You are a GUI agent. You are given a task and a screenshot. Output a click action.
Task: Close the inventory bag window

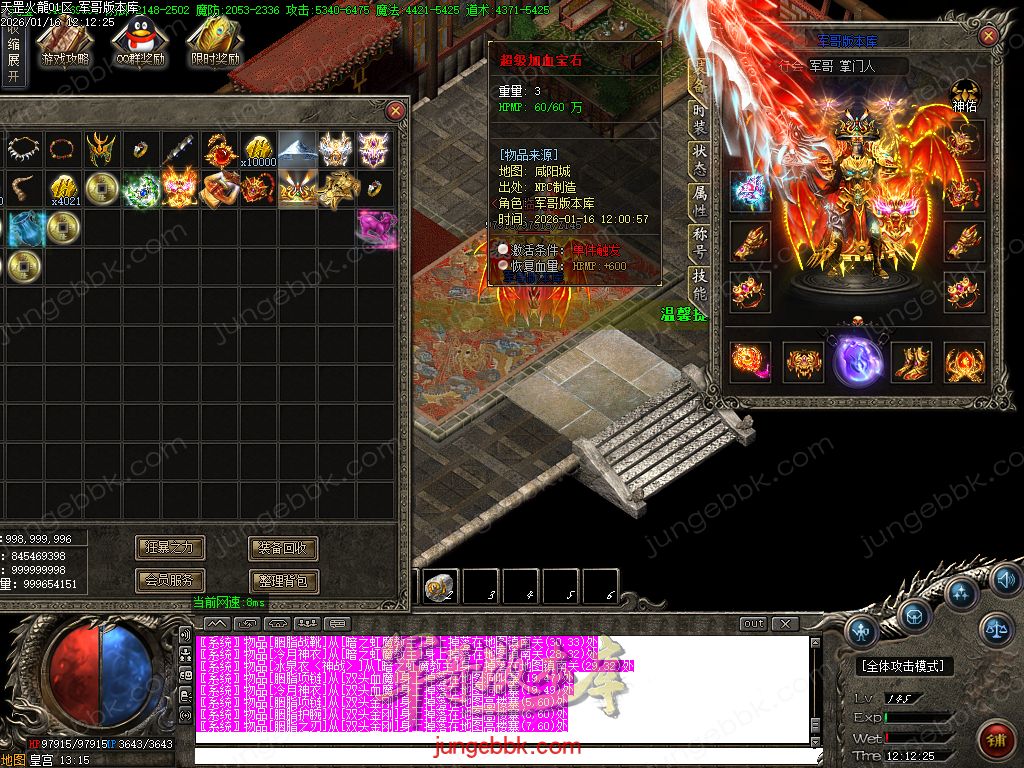pos(396,110)
